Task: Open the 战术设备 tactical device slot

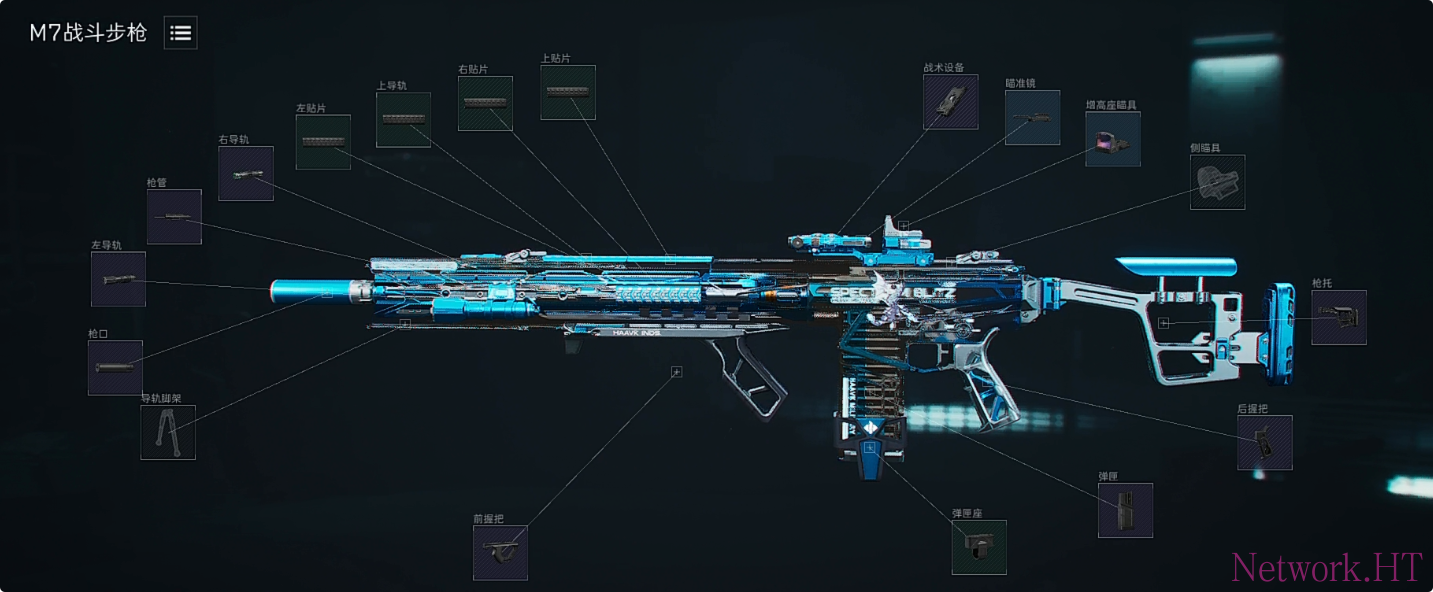Action: coord(951,102)
